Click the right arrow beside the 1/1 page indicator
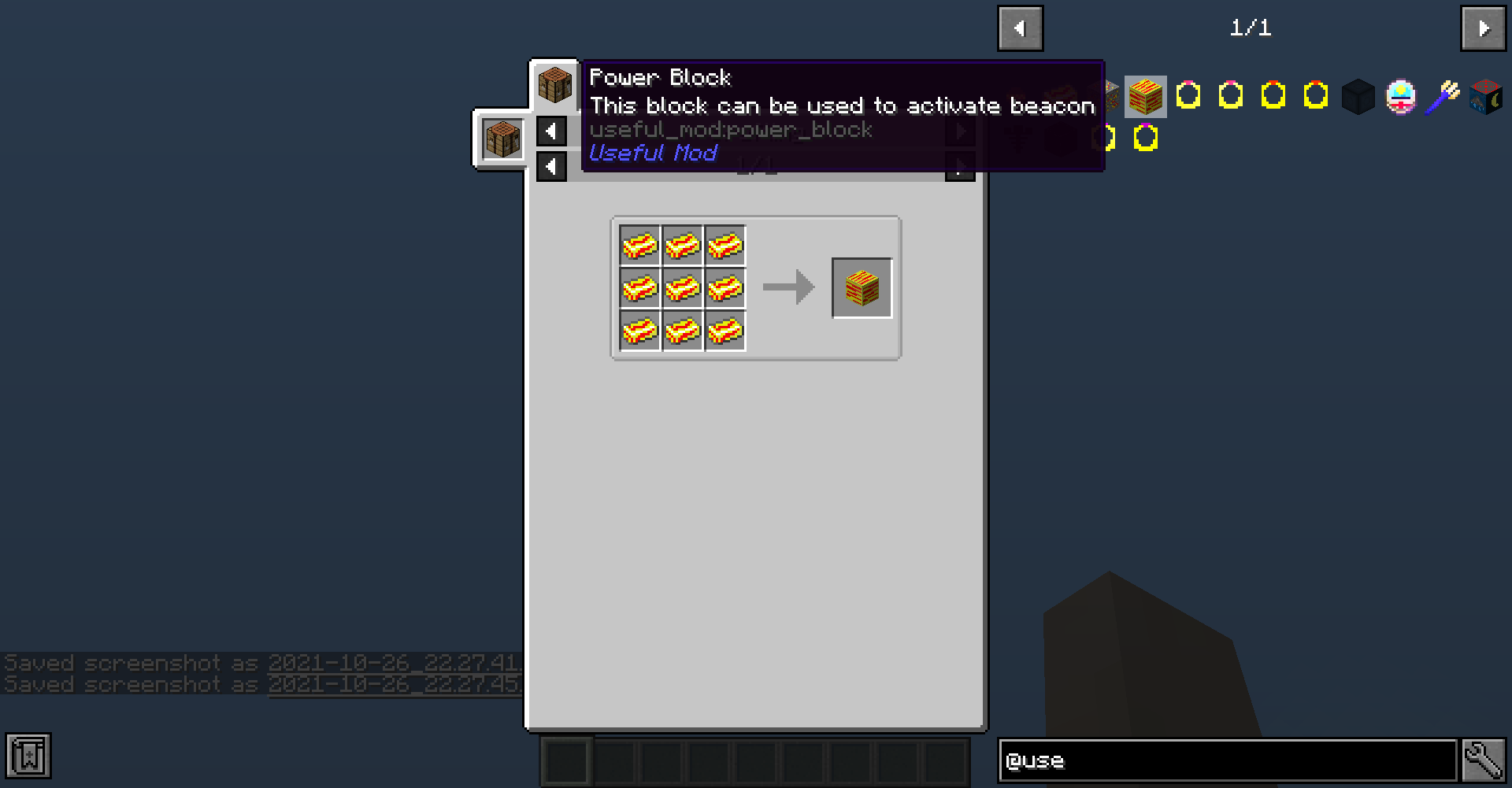Image resolution: width=1512 pixels, height=788 pixels. pos(1484,28)
